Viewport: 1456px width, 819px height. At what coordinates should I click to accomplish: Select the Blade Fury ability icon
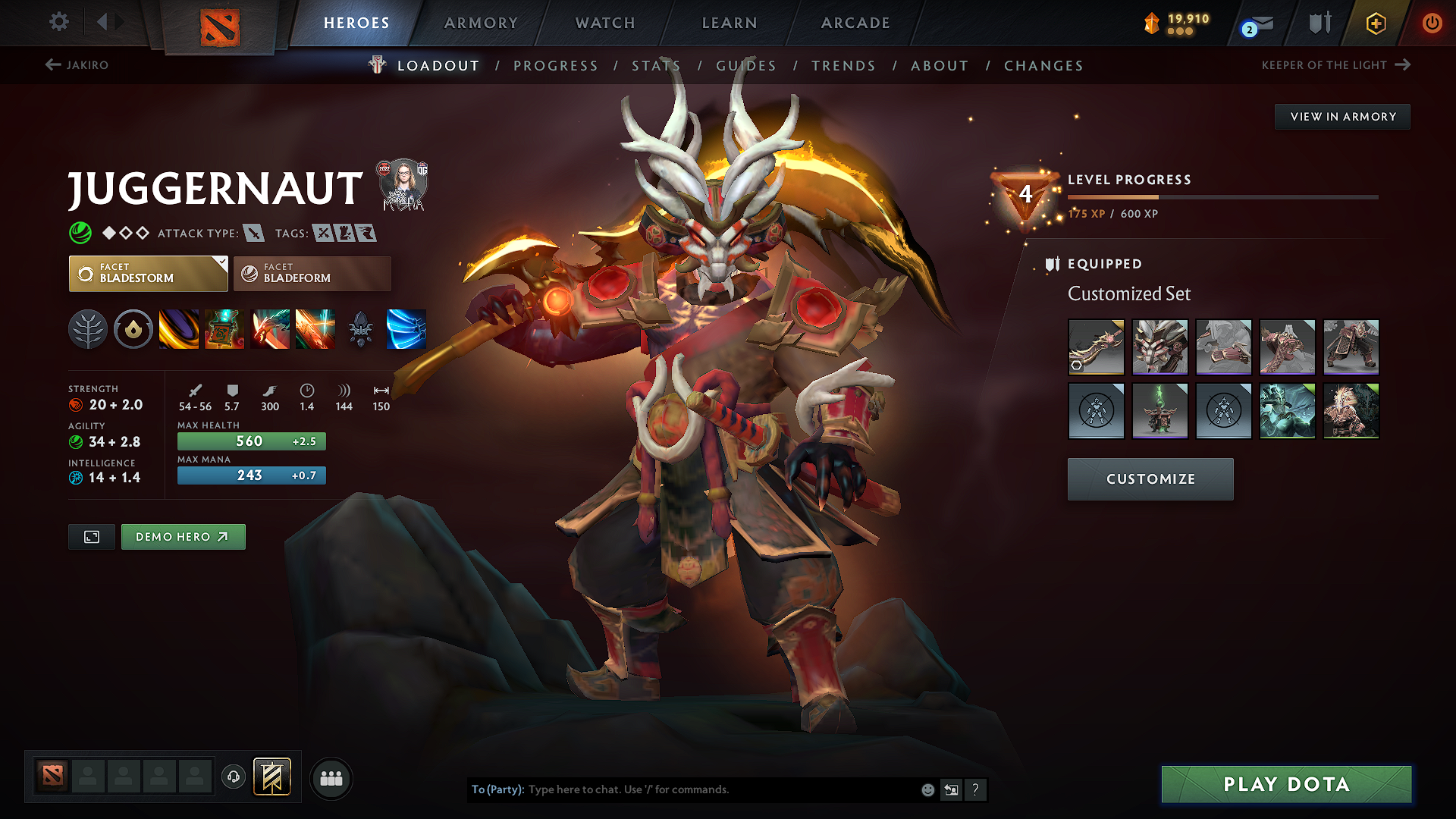178,328
